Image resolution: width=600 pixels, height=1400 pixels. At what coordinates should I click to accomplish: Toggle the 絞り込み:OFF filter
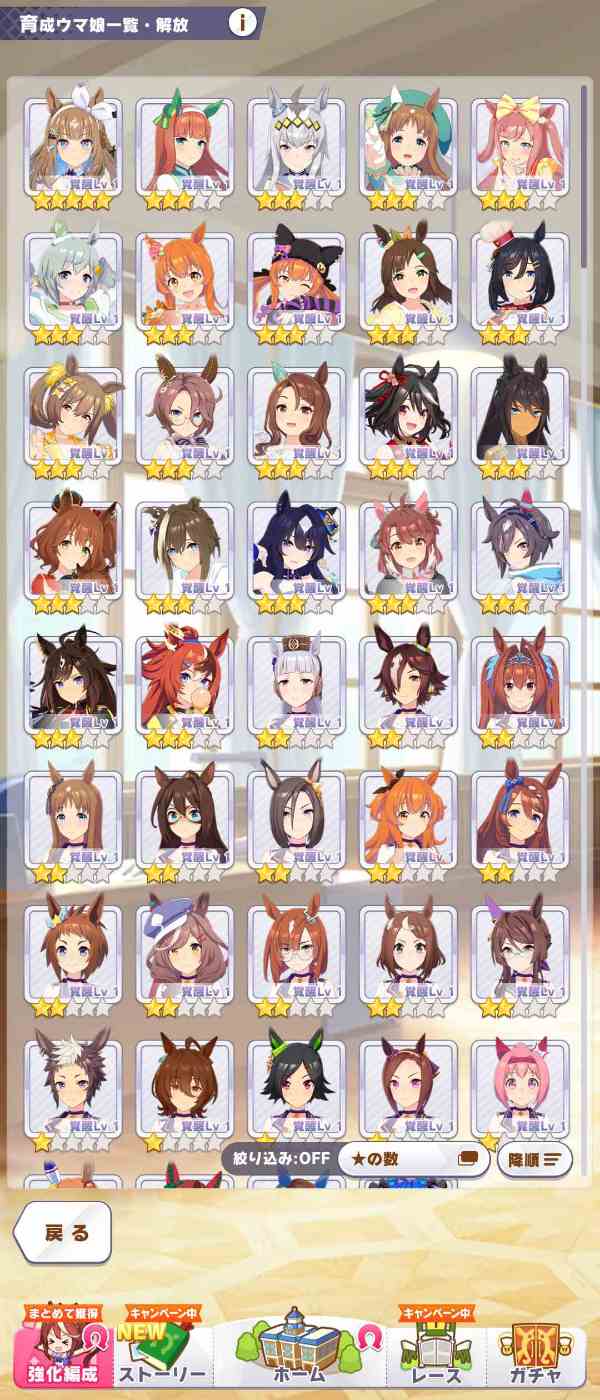tap(275, 1159)
